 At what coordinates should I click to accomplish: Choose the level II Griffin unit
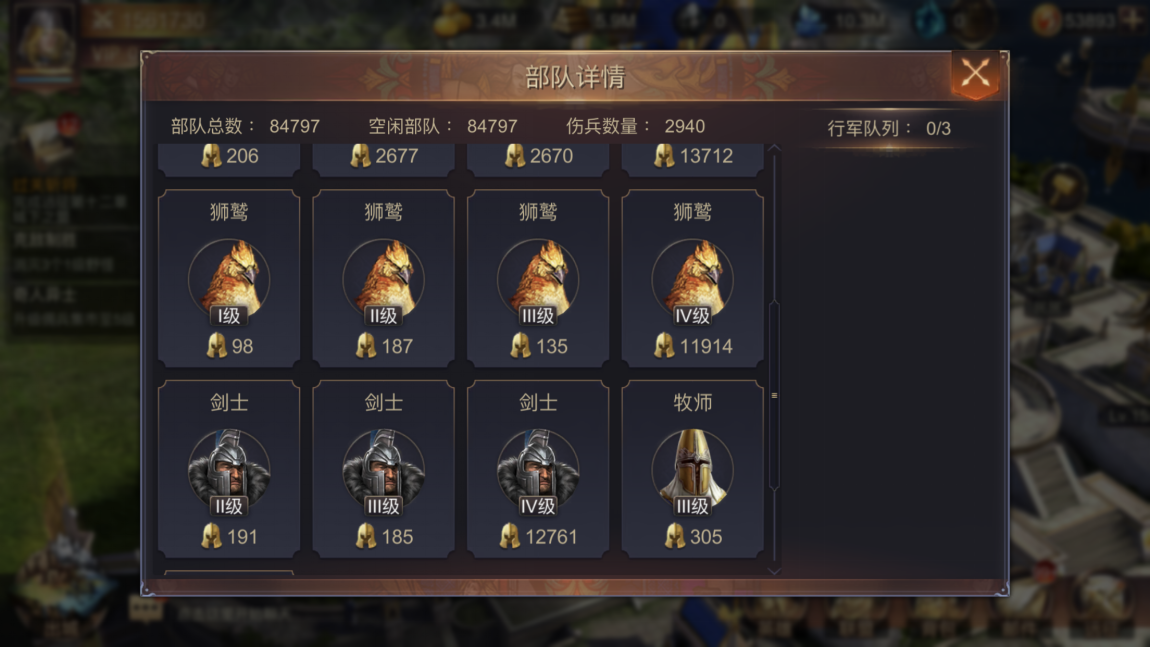383,279
